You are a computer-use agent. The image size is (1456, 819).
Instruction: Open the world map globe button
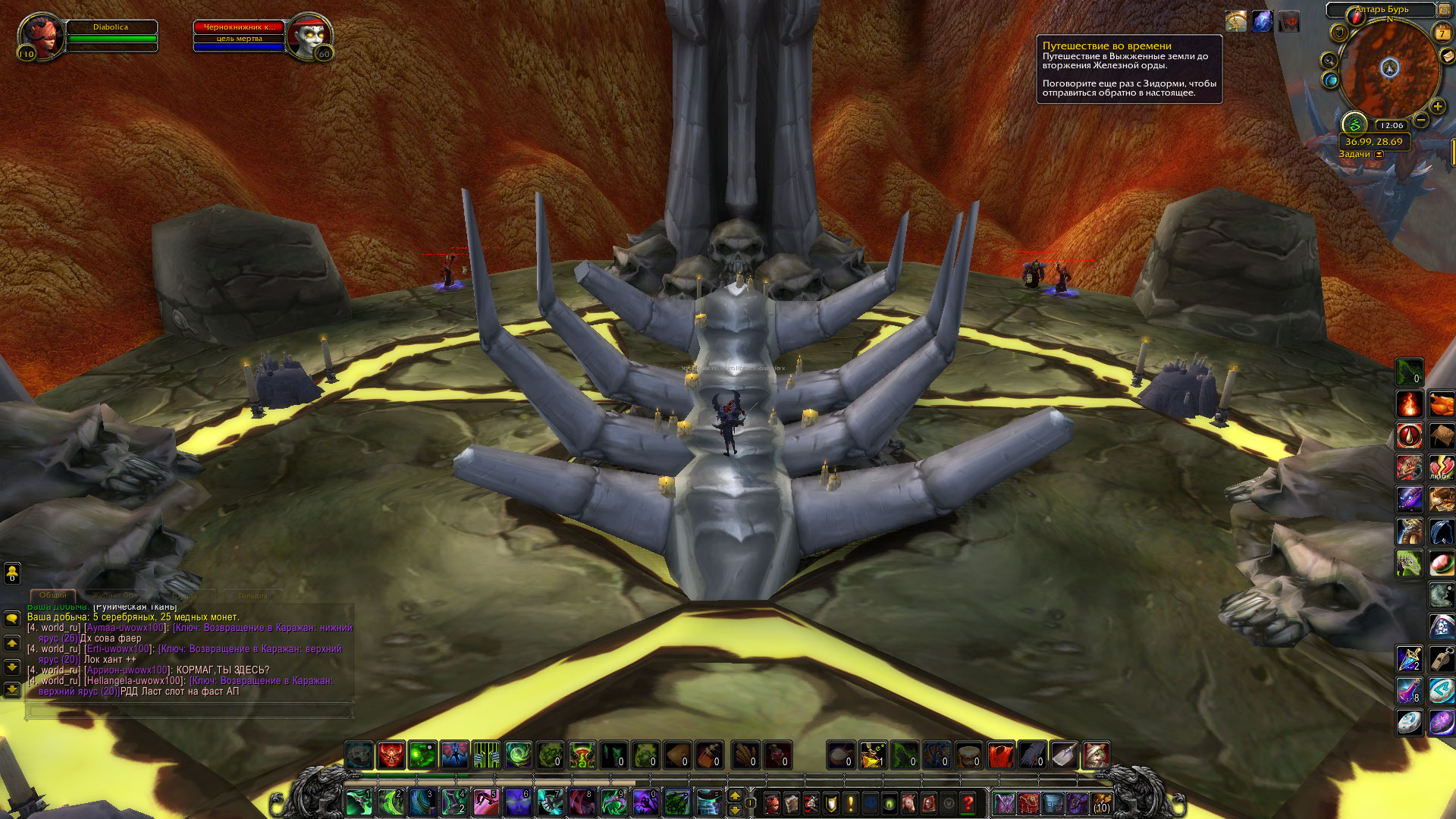(x=1330, y=80)
